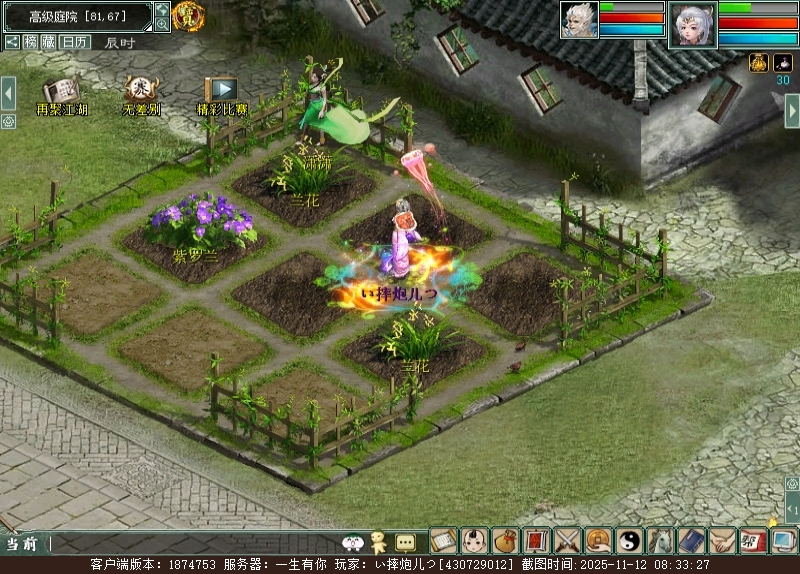This screenshot has width=800, height=574.
Task: Open the horse mount icon
Action: 661,541
